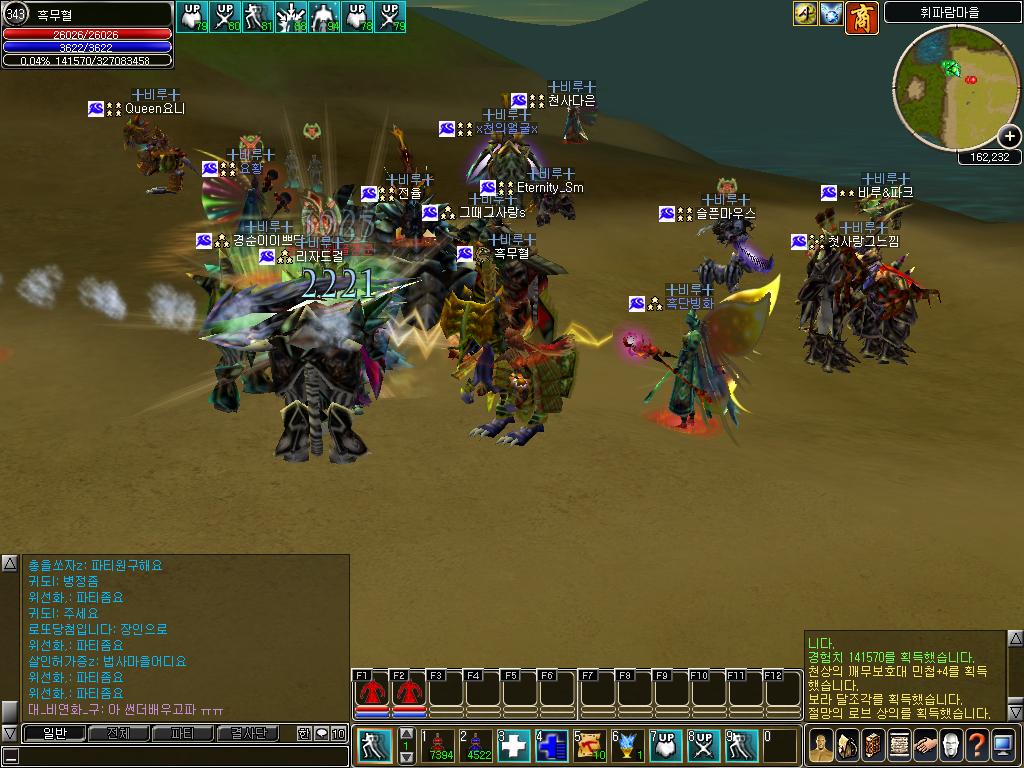This screenshot has width=1024, height=768.
Task: Click the chat log up arrow
Action: point(9,565)
